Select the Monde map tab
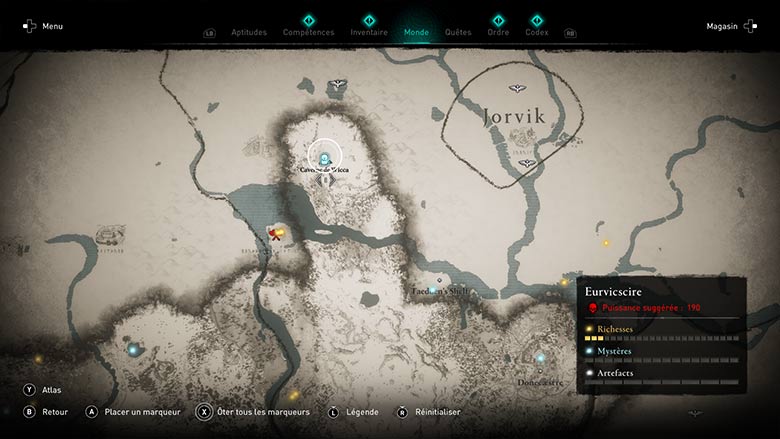The image size is (780, 439). coord(416,32)
